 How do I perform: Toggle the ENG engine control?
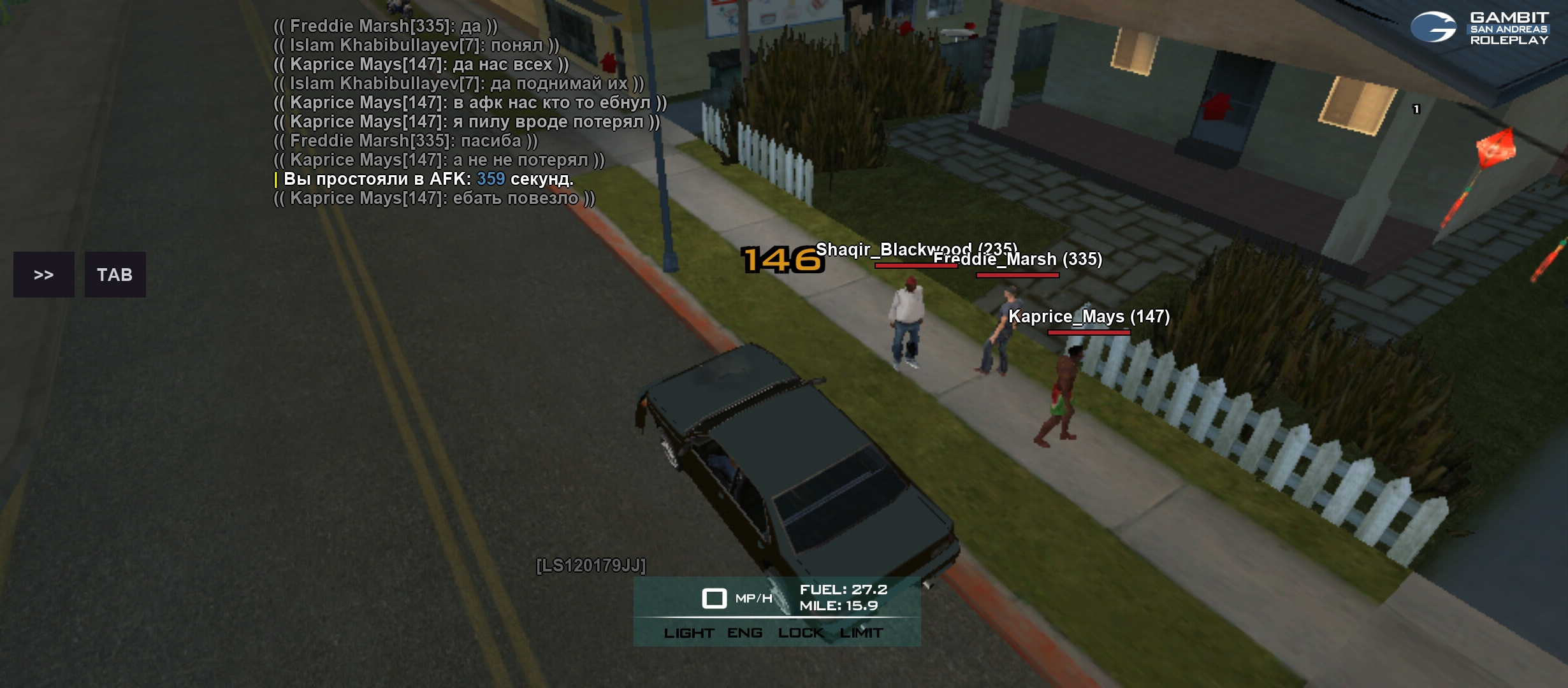click(x=744, y=633)
